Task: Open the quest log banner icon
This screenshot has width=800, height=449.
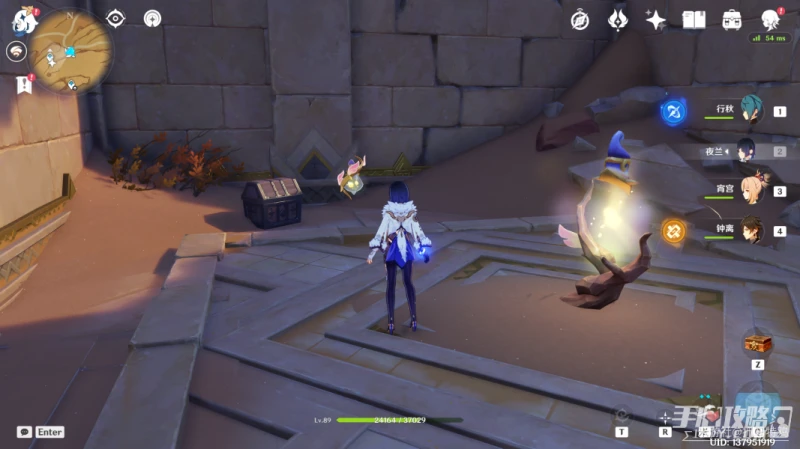Action: (22, 86)
